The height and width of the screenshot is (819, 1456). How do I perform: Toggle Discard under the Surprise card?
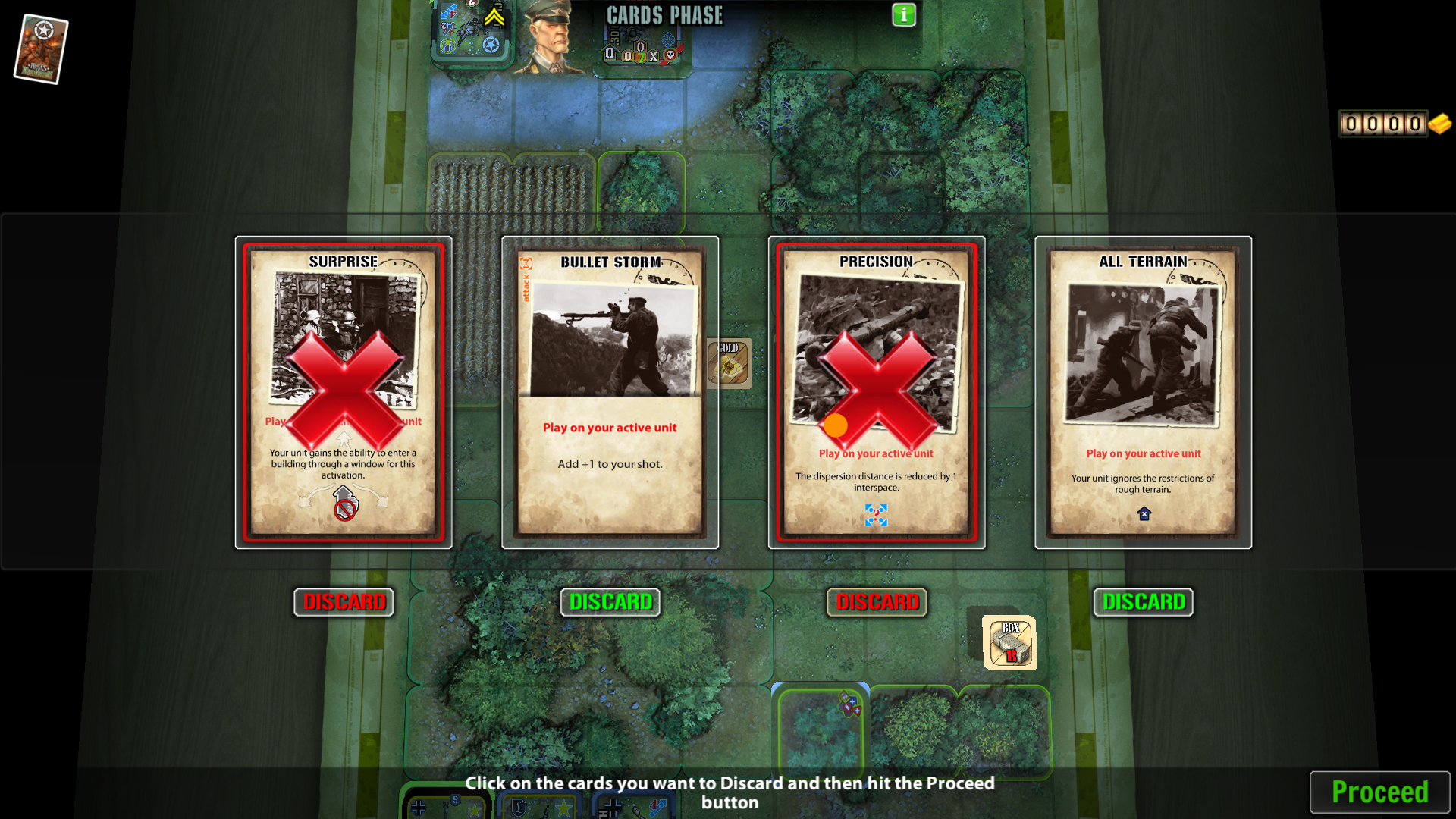[x=344, y=602]
